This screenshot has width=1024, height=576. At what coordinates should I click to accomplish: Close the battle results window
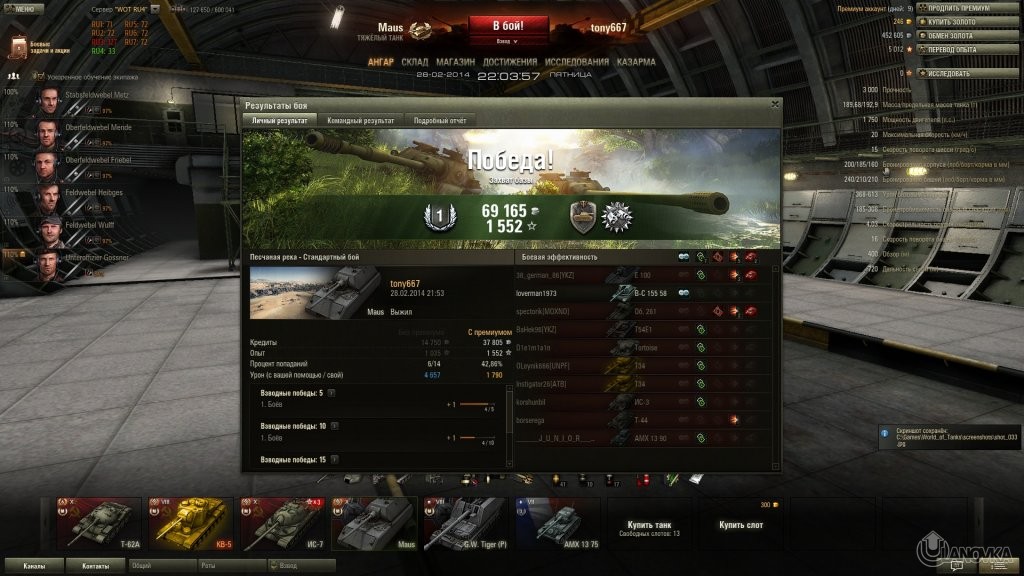[x=774, y=103]
